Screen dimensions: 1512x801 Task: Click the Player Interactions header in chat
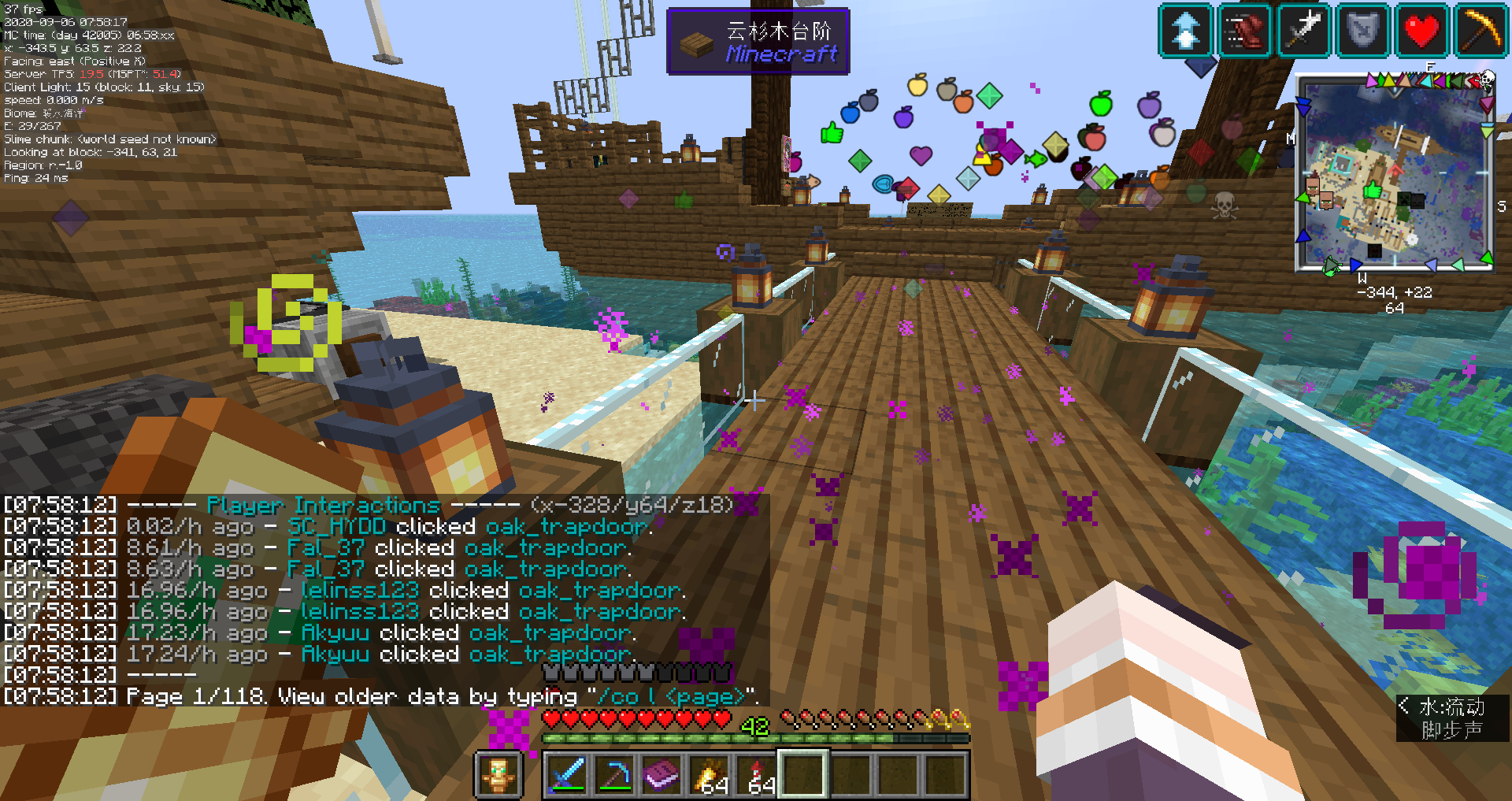(323, 505)
